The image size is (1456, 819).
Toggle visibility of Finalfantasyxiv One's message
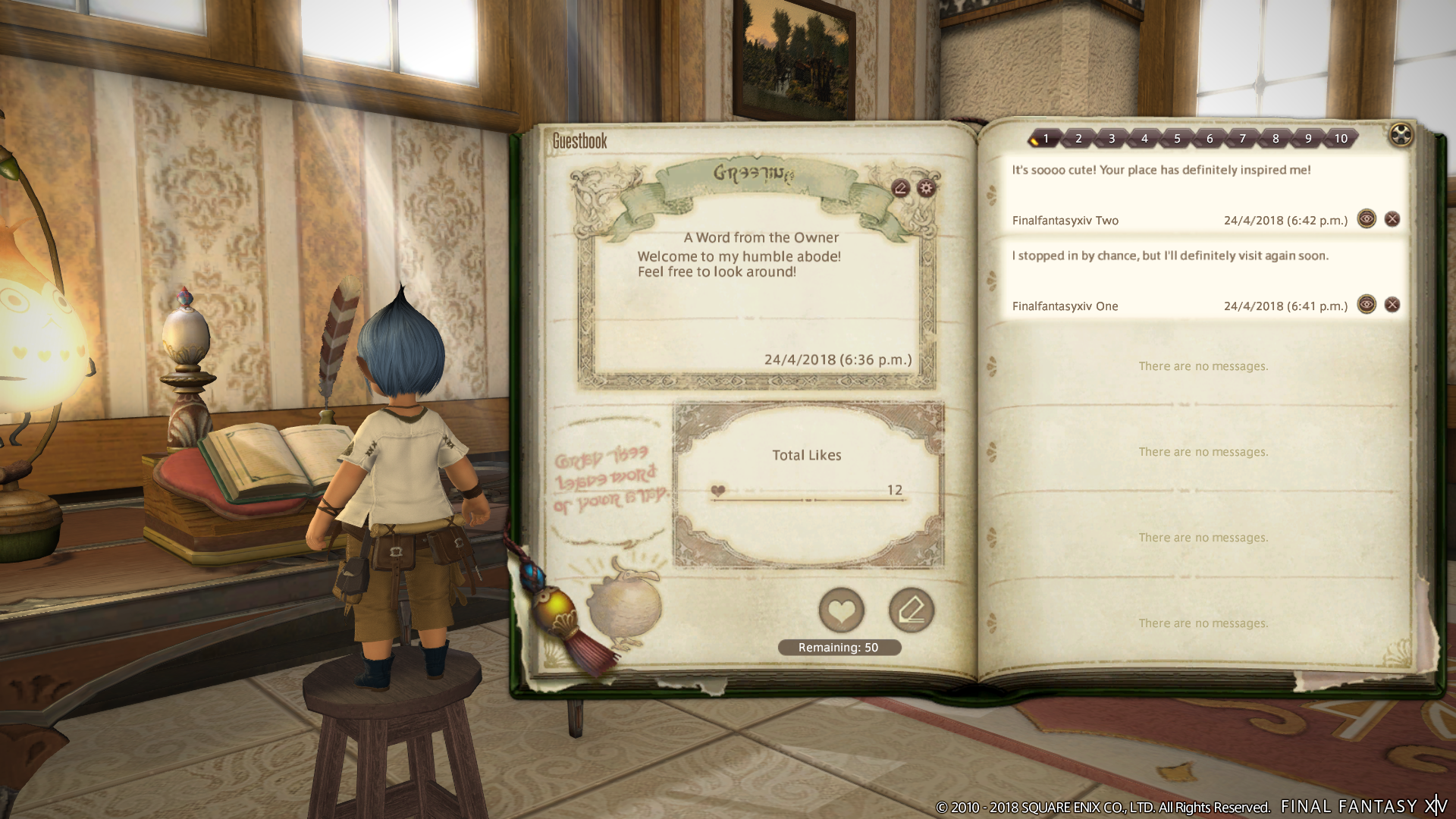[1367, 305]
